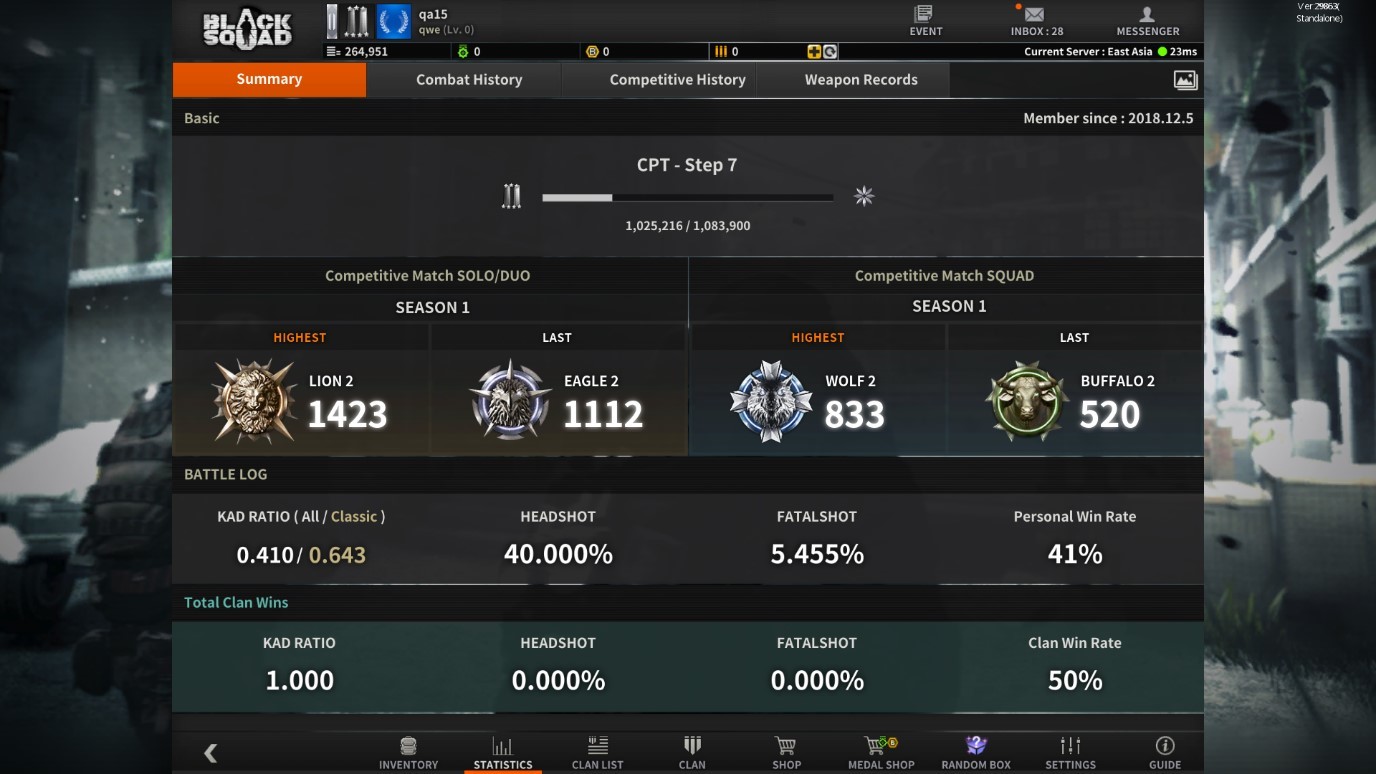
Task: Click the back arrow in bottom bar
Action: (210, 752)
